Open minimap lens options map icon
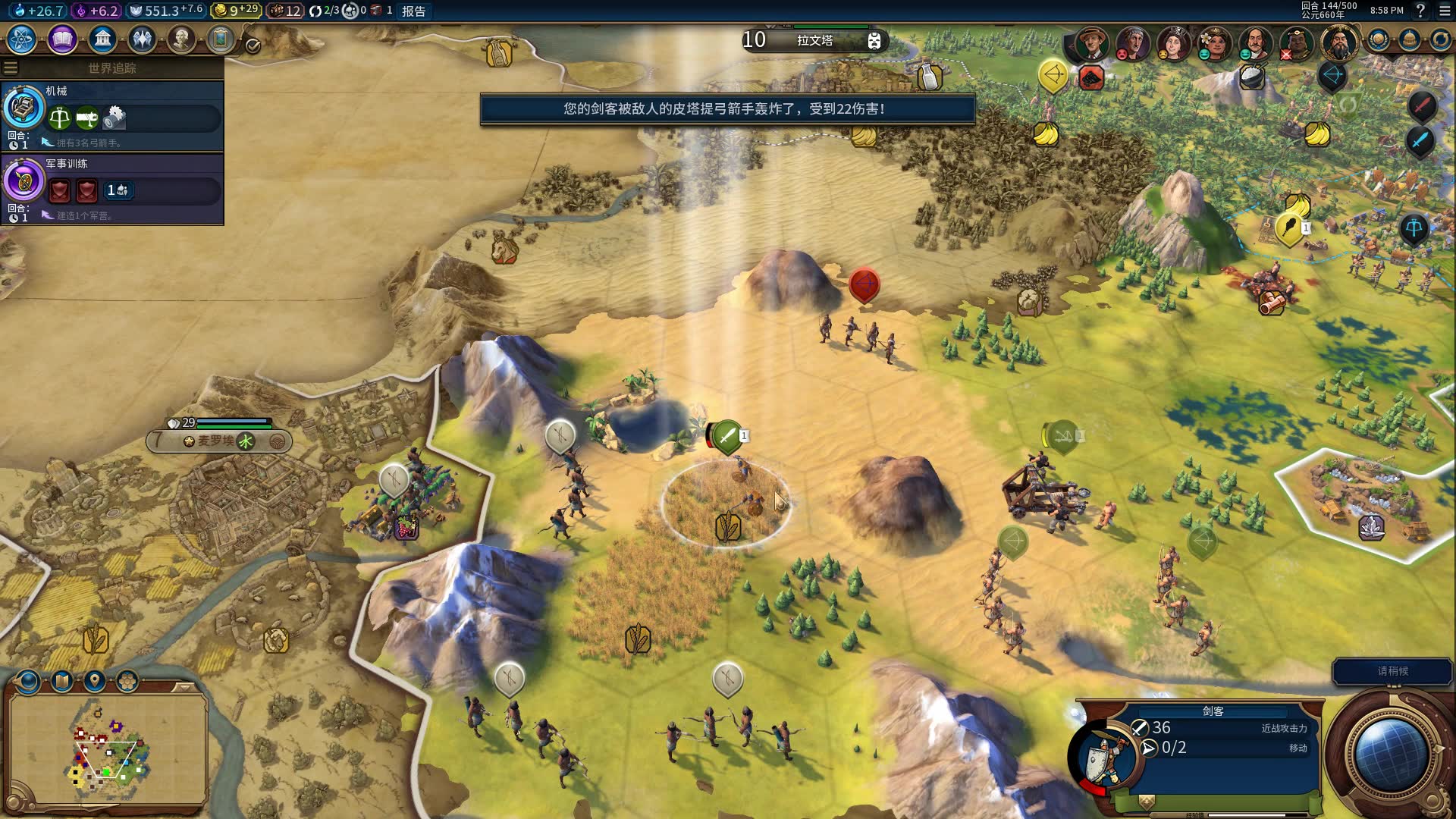The width and height of the screenshot is (1456, 819). click(x=62, y=681)
